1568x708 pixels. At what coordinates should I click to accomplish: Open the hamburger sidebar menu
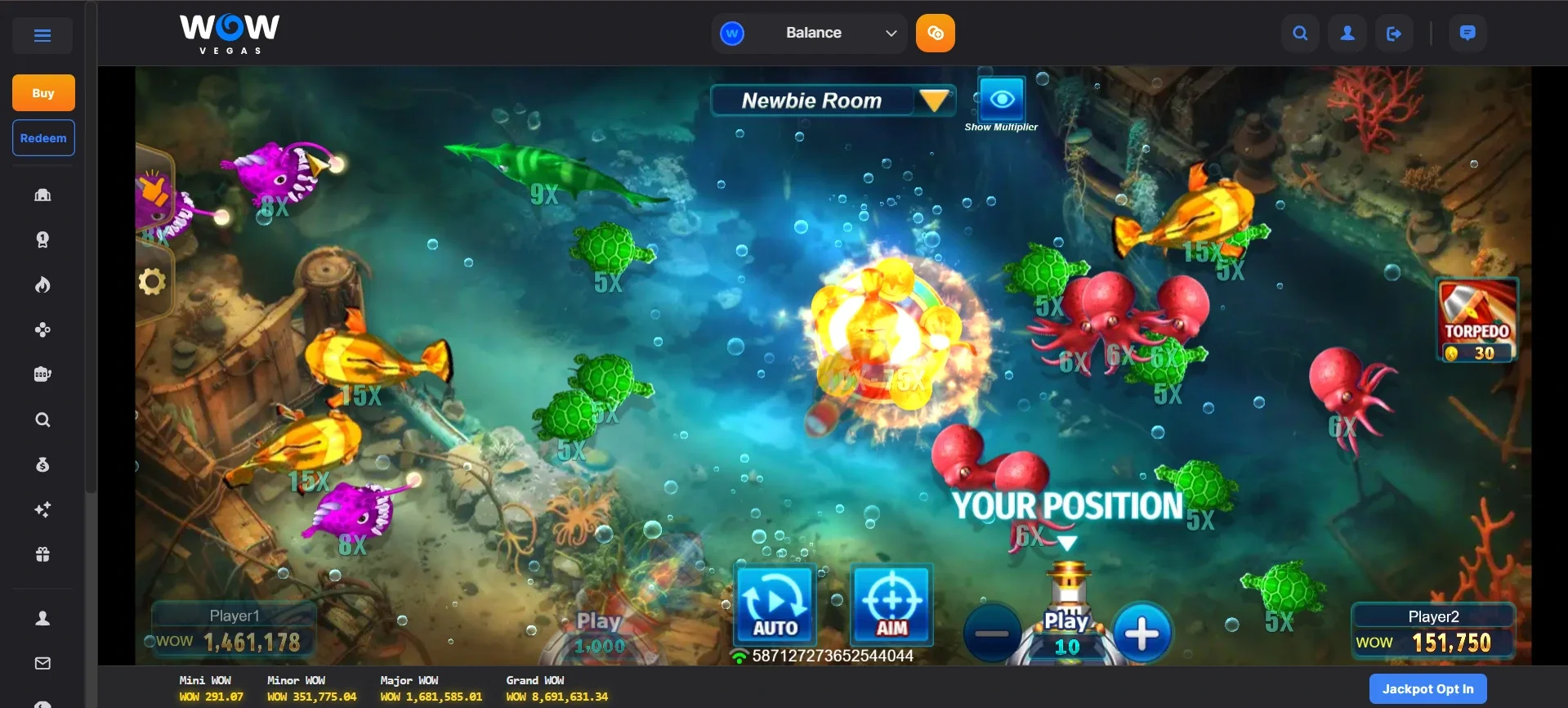pos(42,35)
